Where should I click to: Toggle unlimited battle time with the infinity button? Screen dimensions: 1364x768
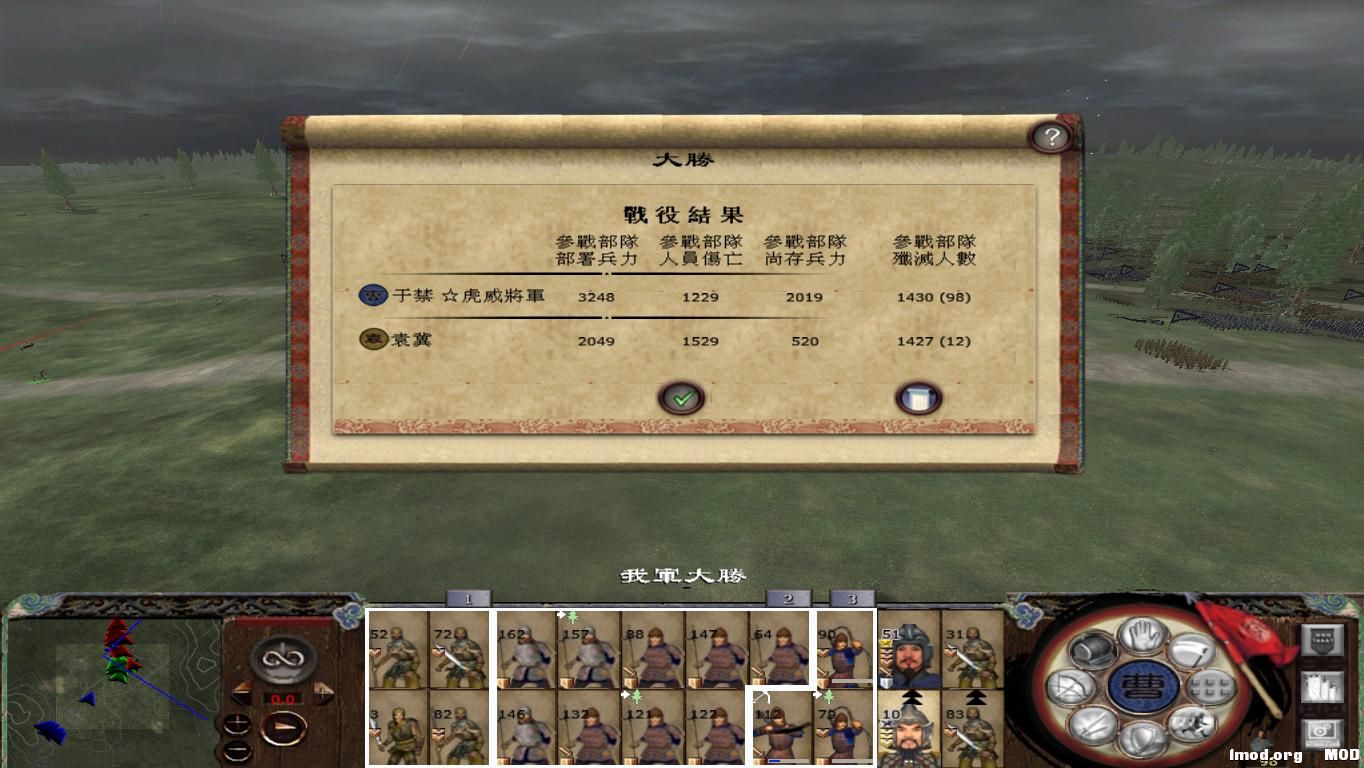point(283,658)
